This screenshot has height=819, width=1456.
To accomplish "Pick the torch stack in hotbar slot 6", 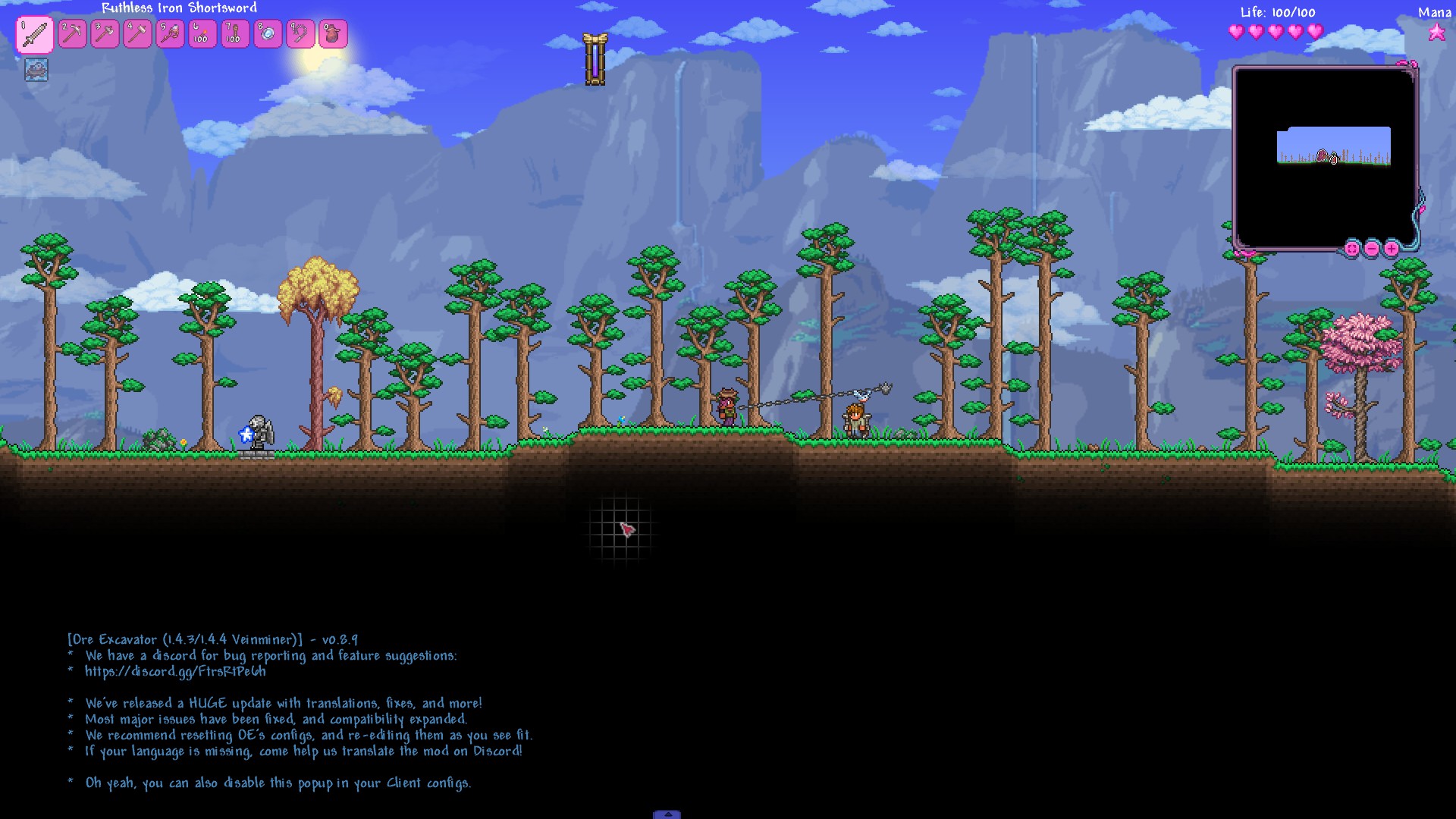I will coord(203,34).
